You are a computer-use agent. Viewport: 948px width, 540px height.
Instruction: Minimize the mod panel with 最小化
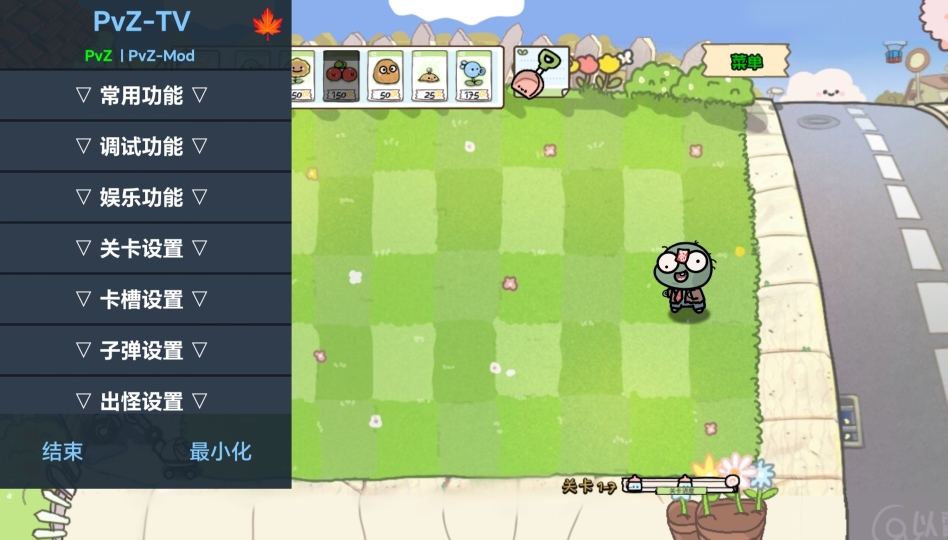click(221, 452)
